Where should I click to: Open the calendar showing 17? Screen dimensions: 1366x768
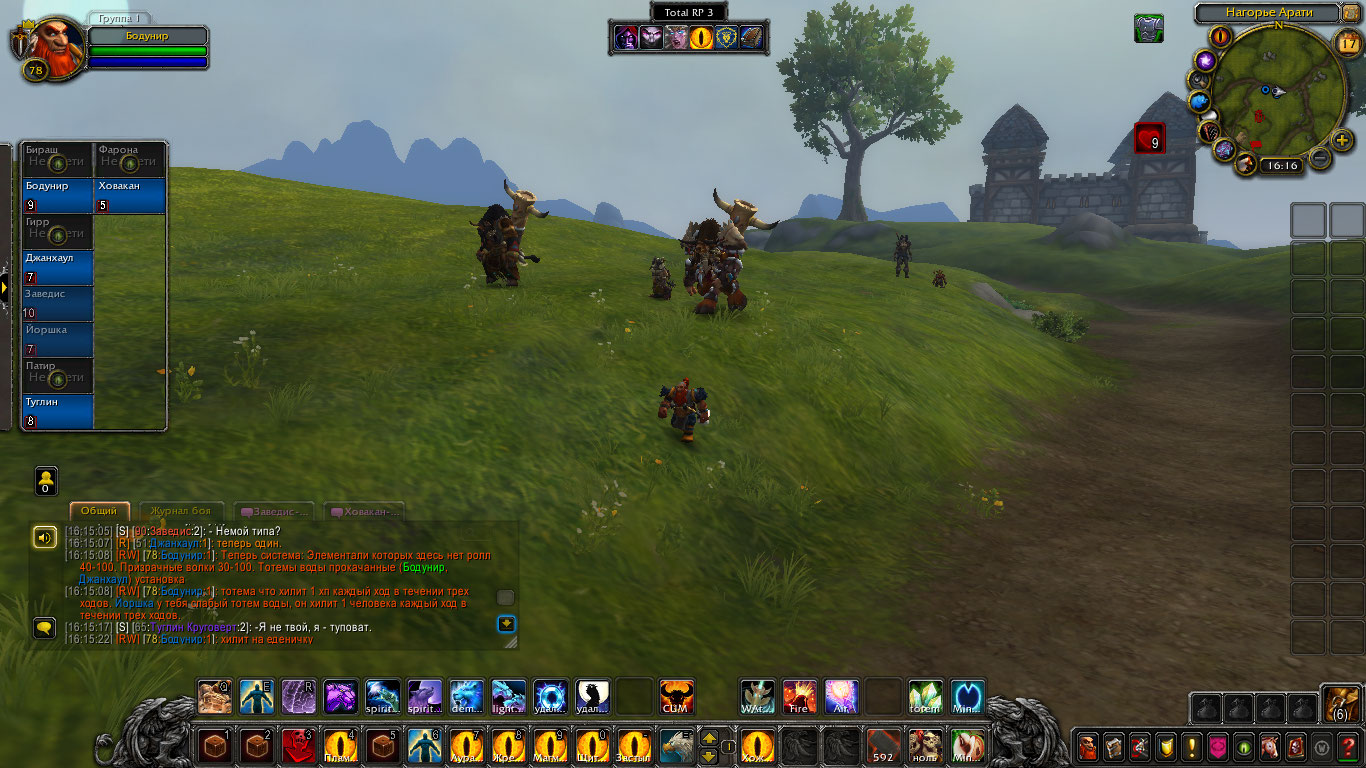pos(1347,42)
